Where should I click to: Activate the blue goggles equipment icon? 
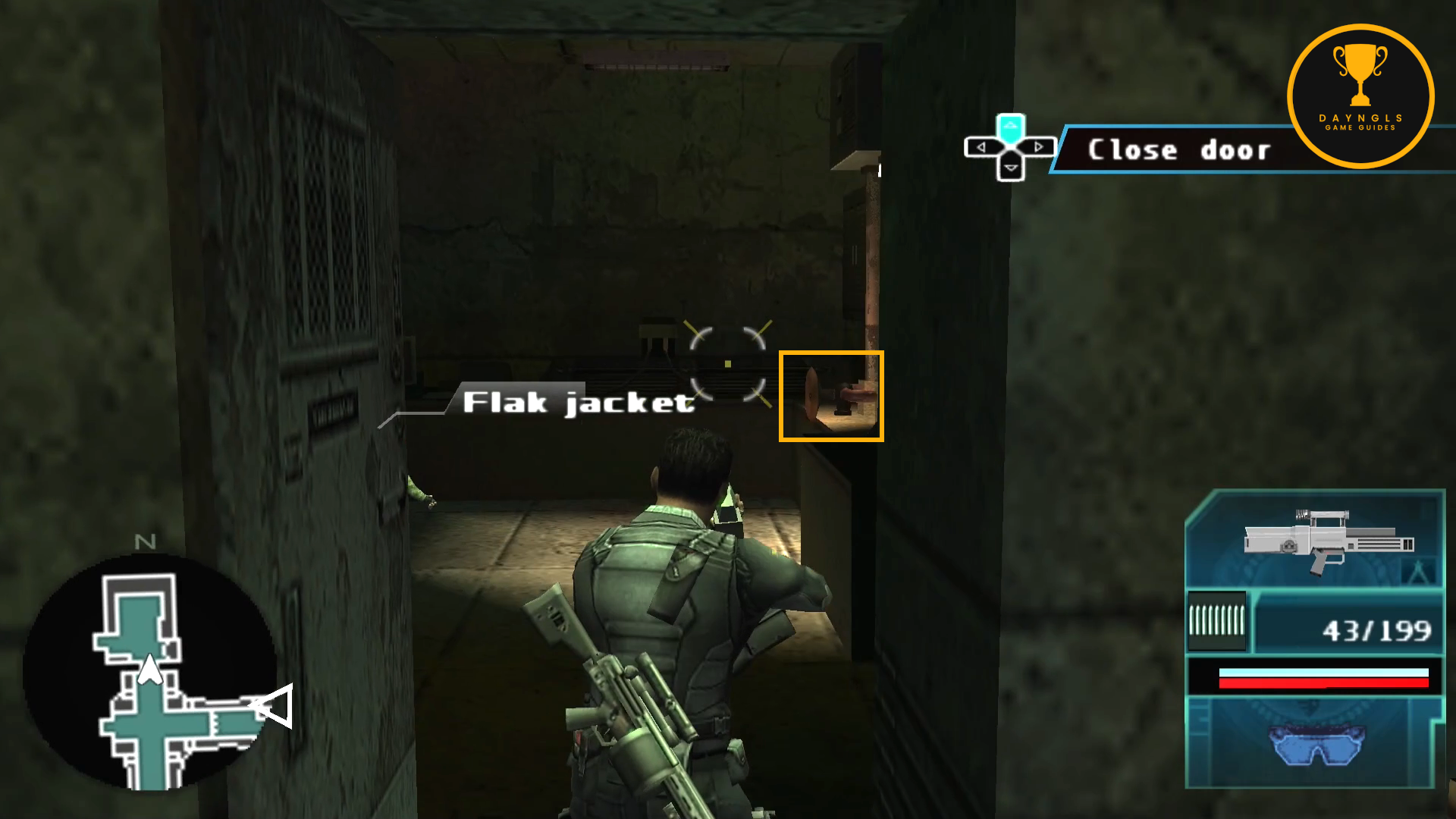coord(1318,743)
